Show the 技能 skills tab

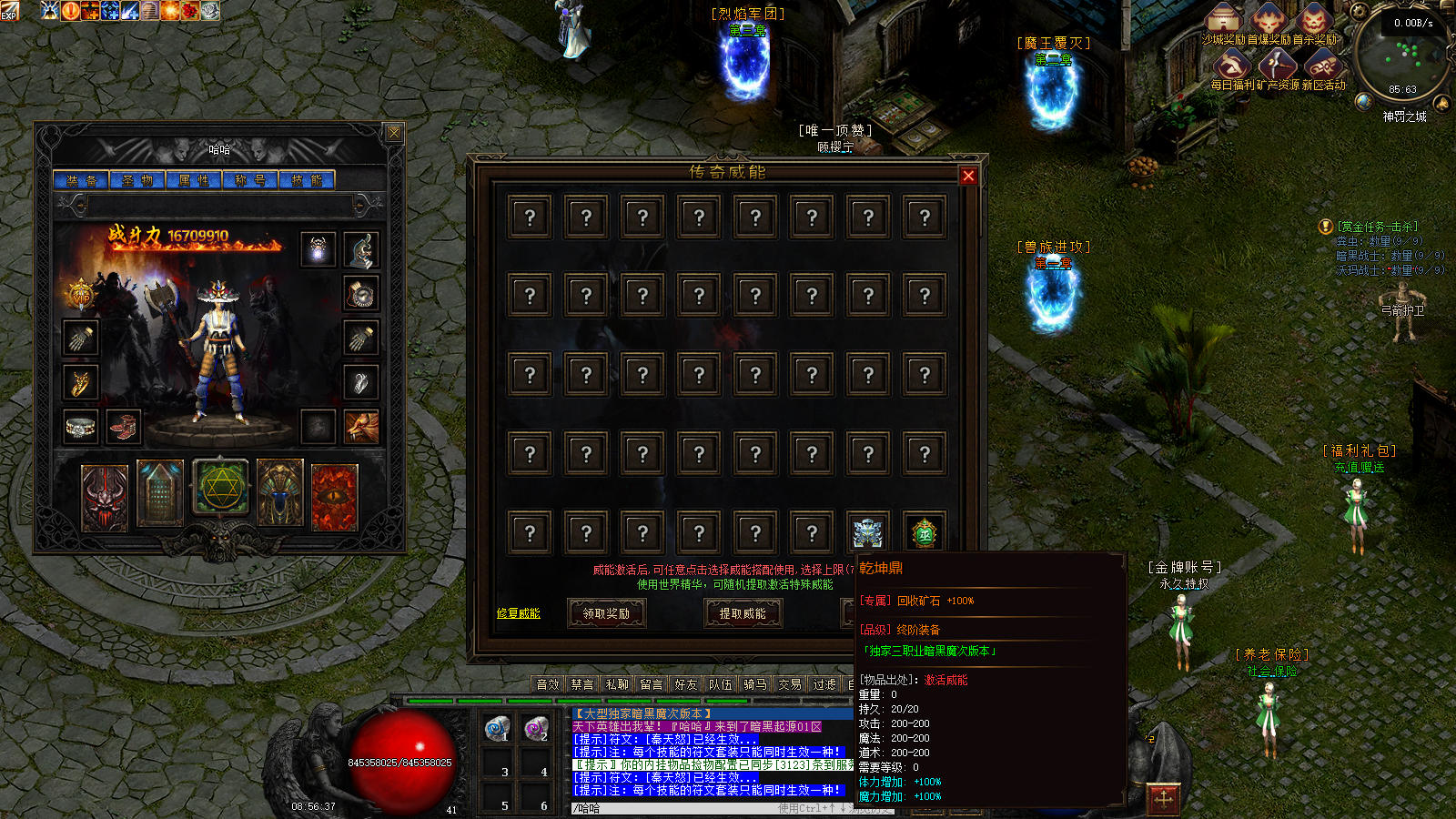307,180
